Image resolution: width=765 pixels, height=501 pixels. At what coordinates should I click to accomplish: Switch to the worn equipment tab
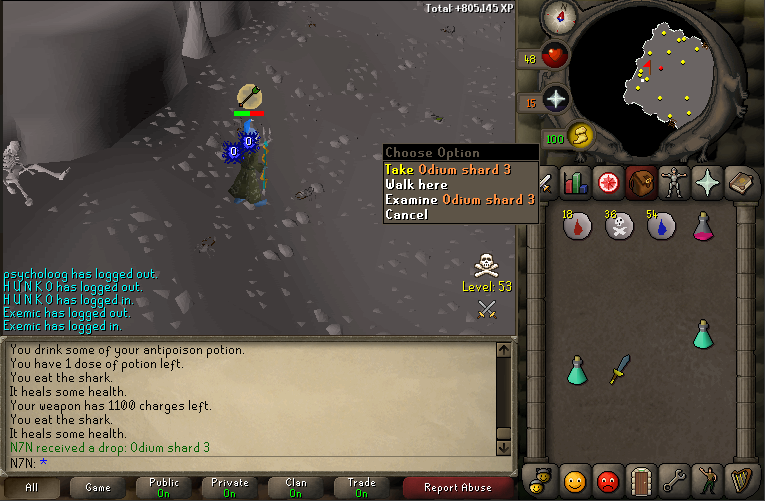672,183
